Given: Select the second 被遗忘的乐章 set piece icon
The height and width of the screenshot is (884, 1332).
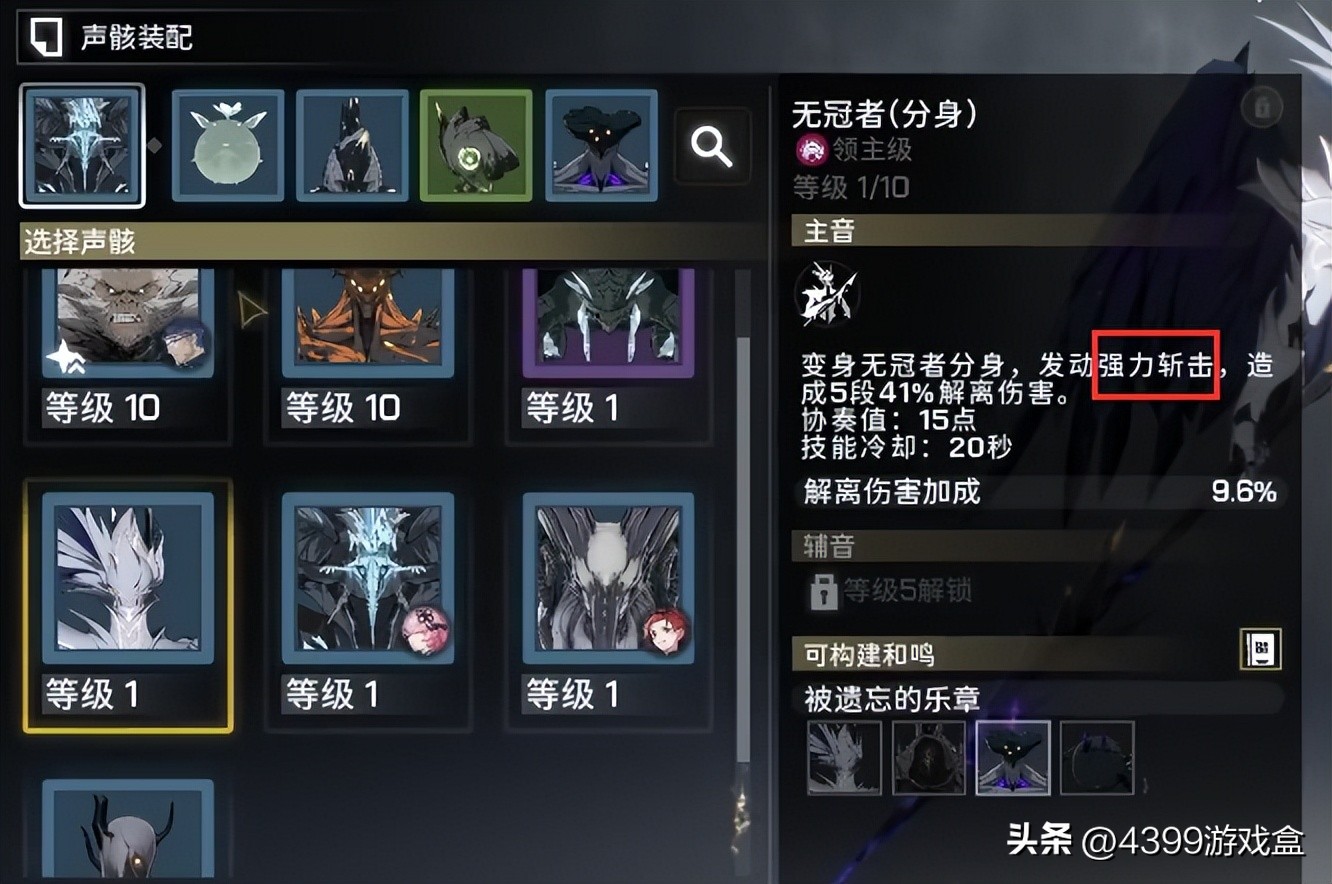Looking at the screenshot, I should coord(928,757).
